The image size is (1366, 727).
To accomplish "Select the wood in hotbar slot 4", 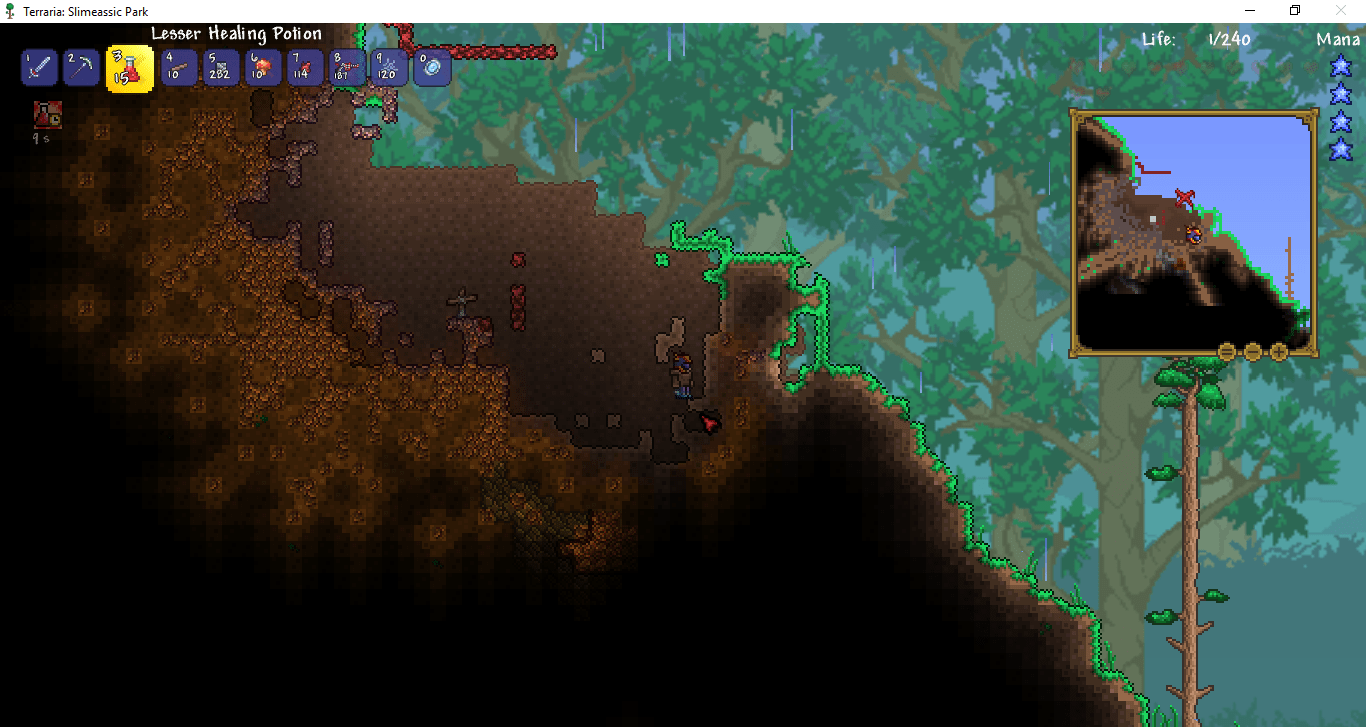I will coord(178,67).
